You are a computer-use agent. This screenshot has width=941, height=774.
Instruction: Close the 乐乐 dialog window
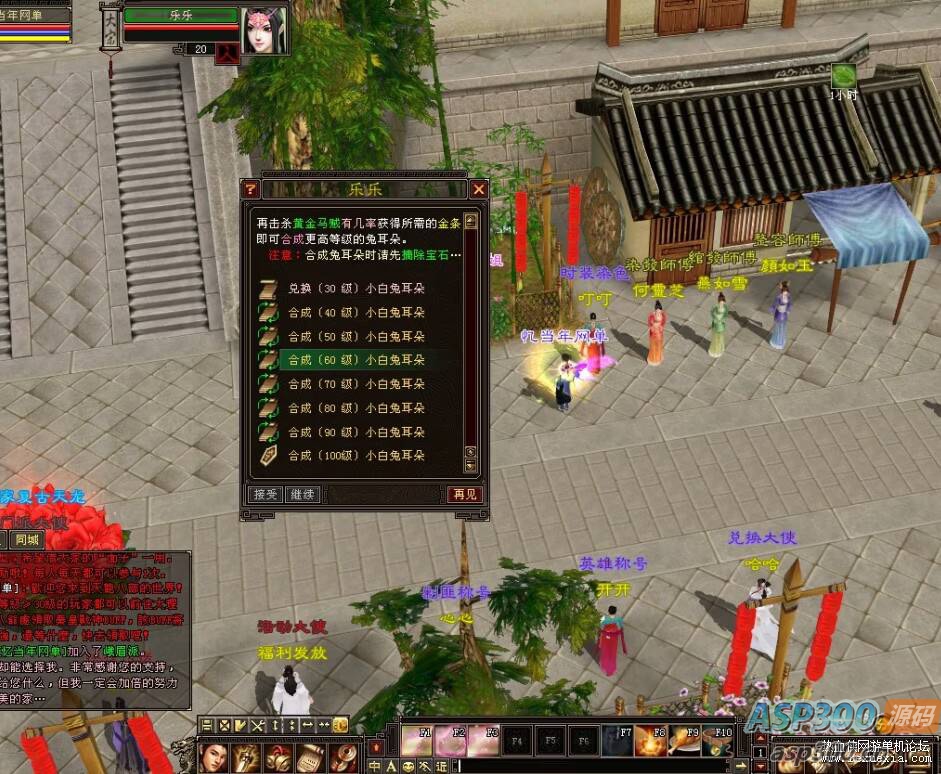tap(479, 189)
